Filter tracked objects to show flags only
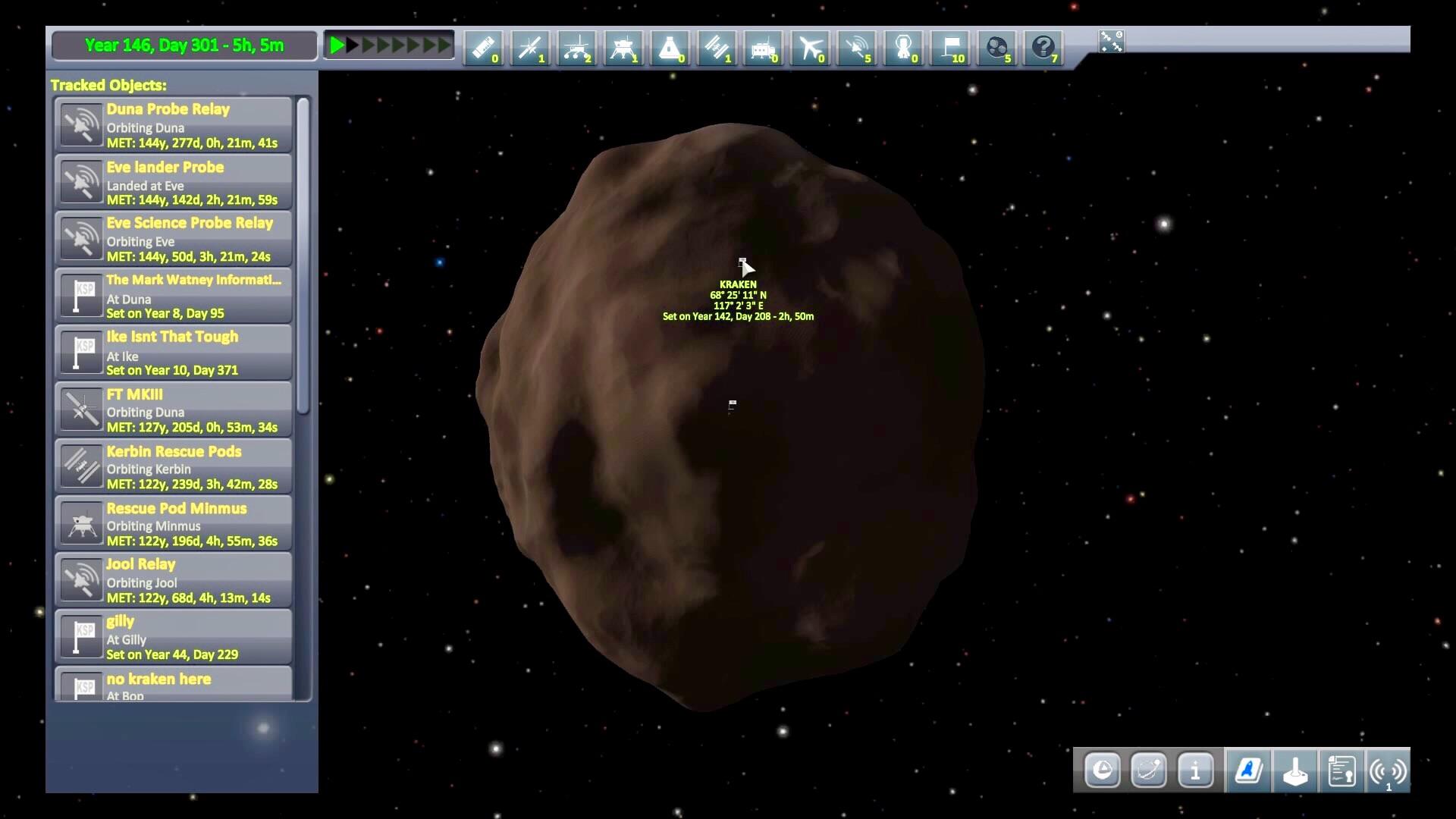1456x819 pixels. pos(950,48)
